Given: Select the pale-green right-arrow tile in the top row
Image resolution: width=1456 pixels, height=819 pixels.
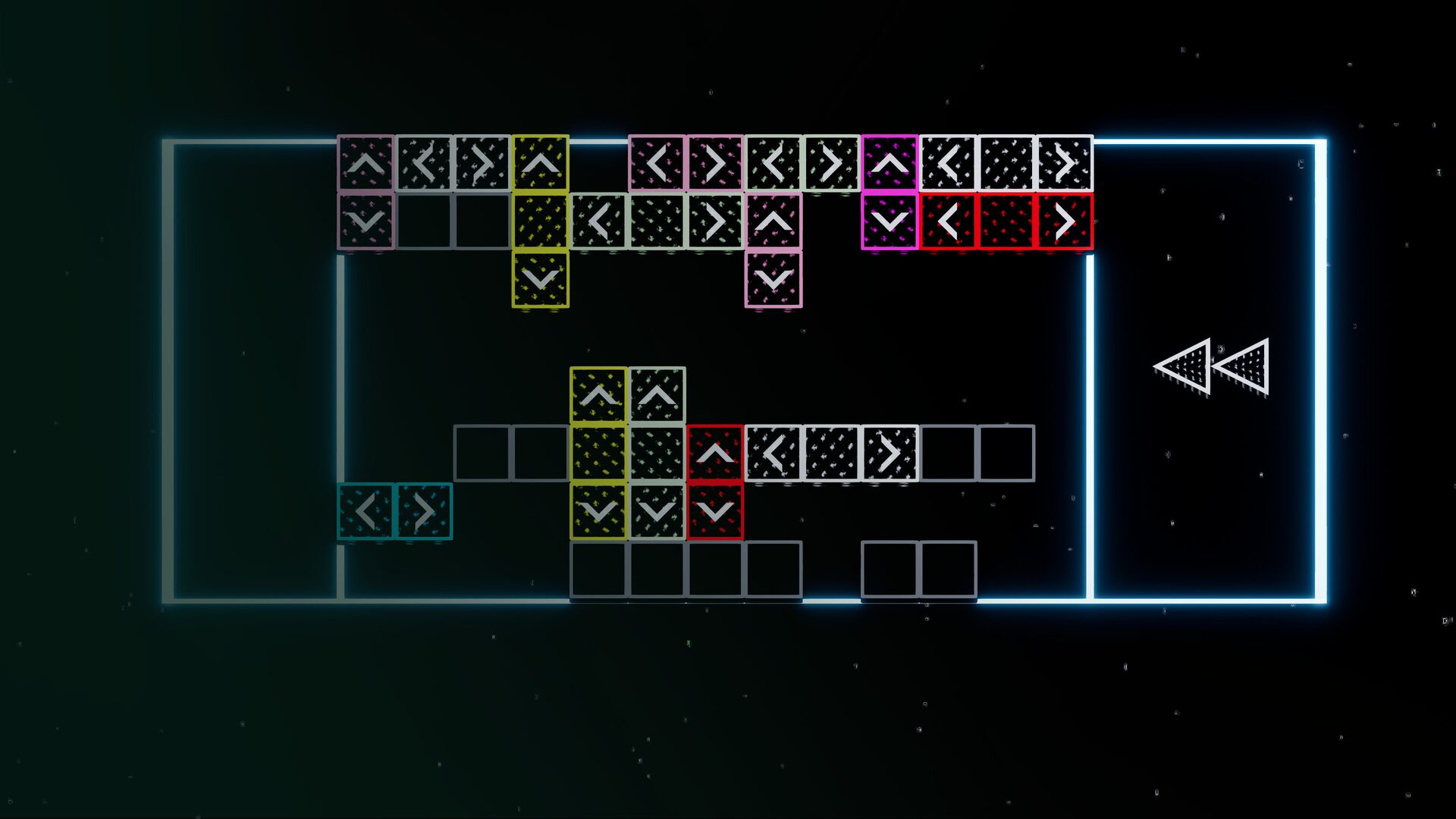Looking at the screenshot, I should [832, 163].
